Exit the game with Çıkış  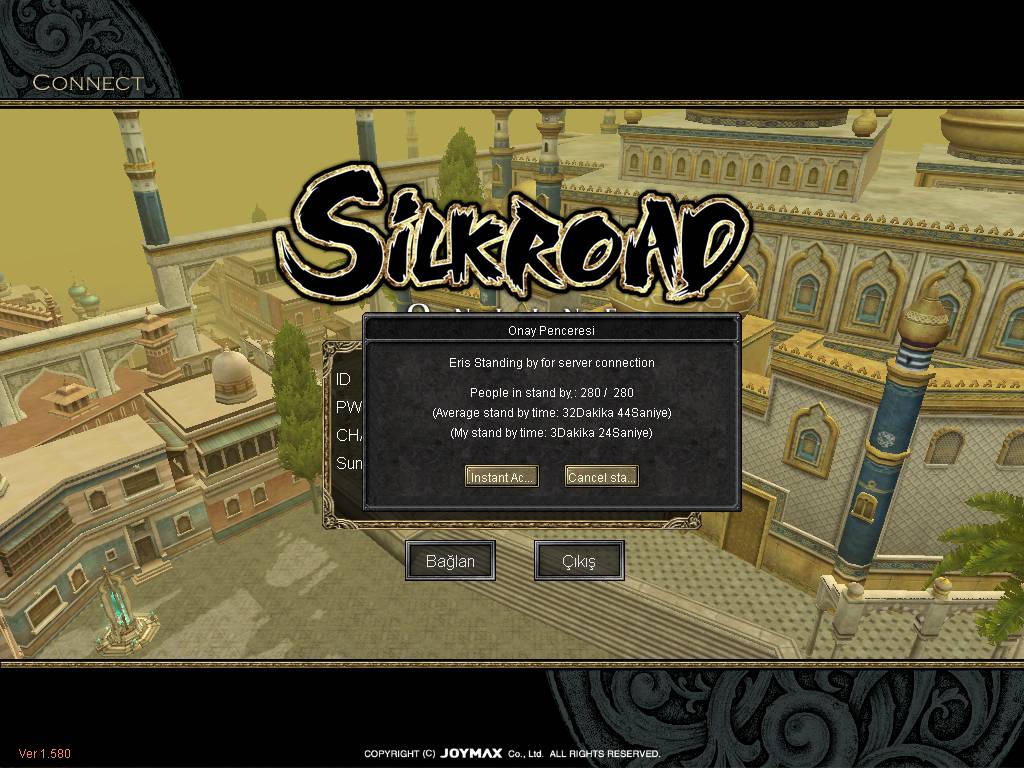[579, 561]
